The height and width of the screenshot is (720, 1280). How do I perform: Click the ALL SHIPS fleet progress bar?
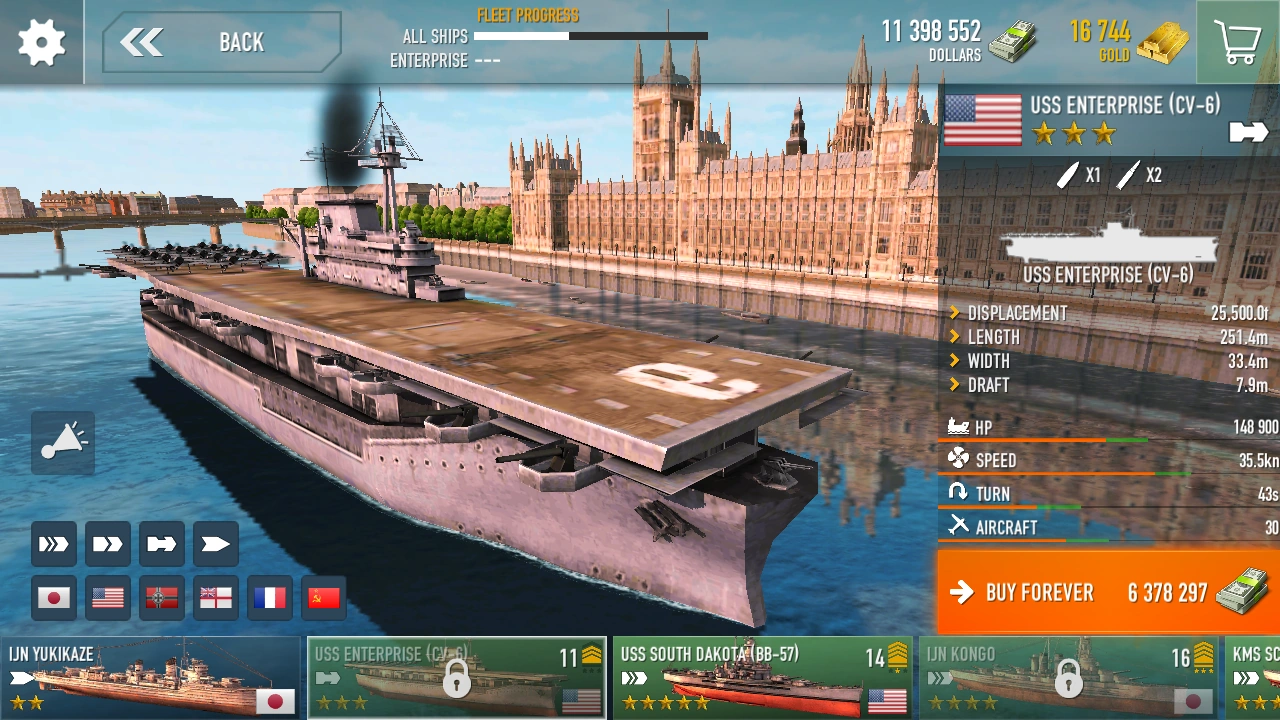[590, 36]
